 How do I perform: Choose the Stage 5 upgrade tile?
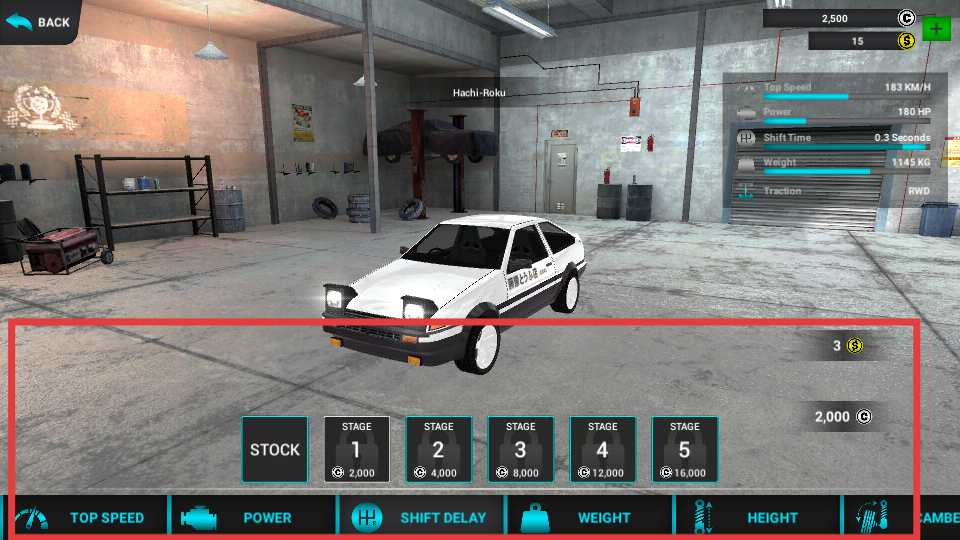tap(685, 449)
